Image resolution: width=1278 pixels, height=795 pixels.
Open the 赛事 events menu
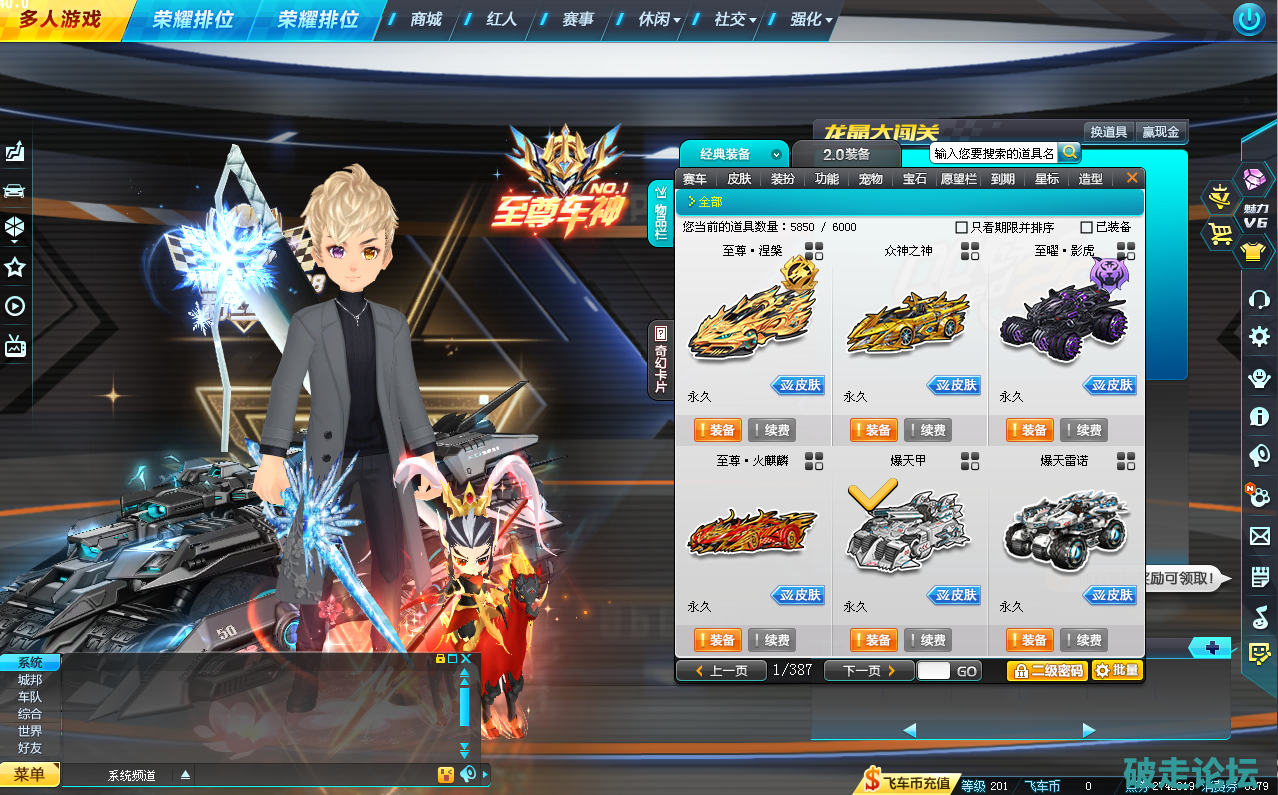[x=578, y=19]
